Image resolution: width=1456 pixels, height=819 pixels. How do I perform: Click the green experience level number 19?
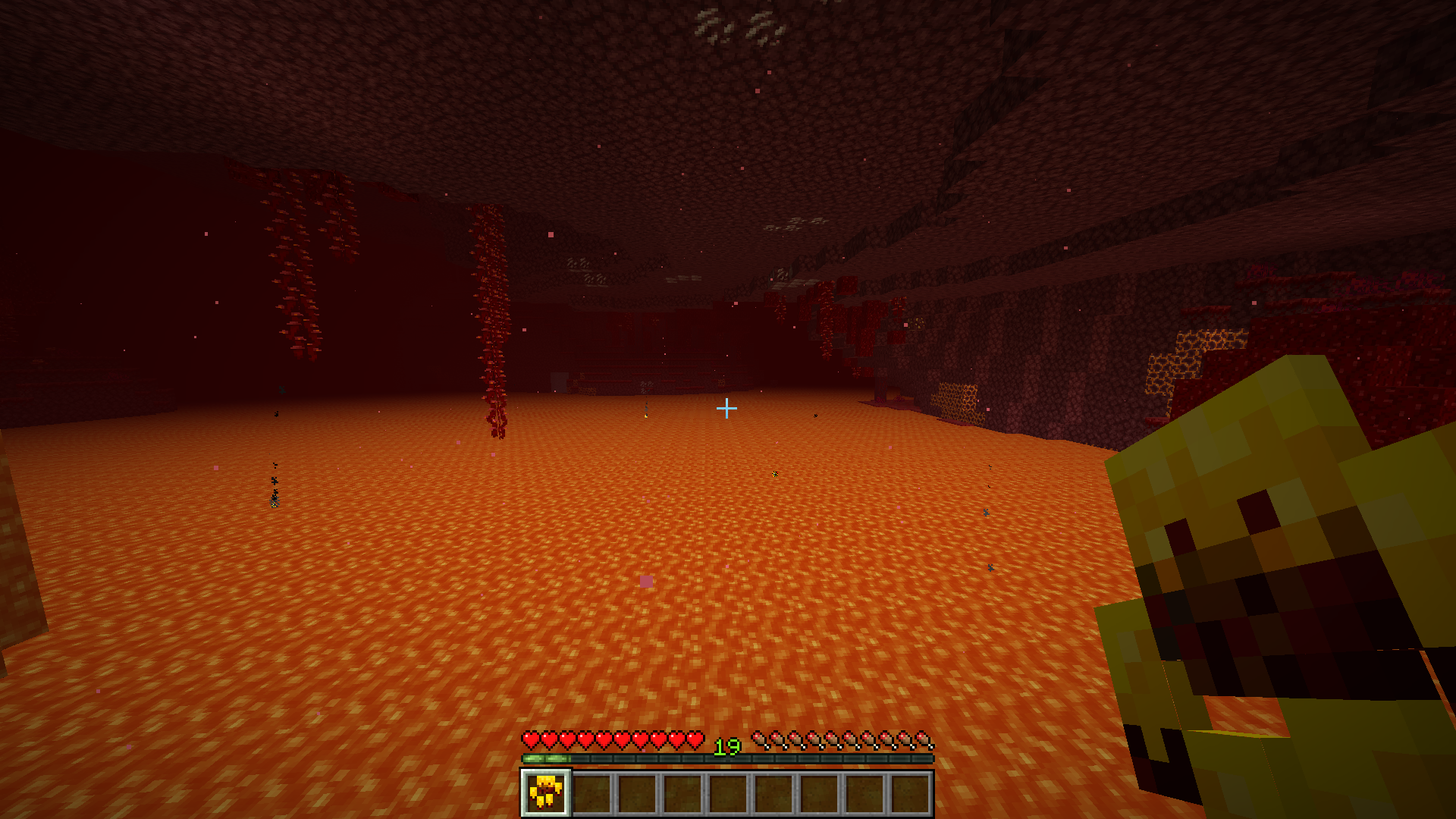[x=726, y=745]
